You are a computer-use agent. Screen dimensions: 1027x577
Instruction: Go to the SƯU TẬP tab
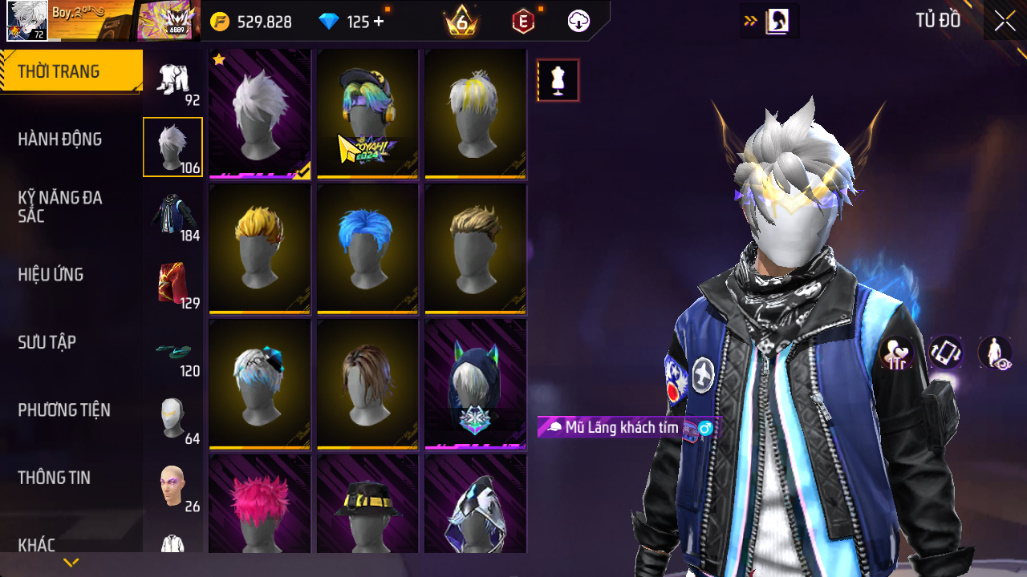[x=47, y=342]
